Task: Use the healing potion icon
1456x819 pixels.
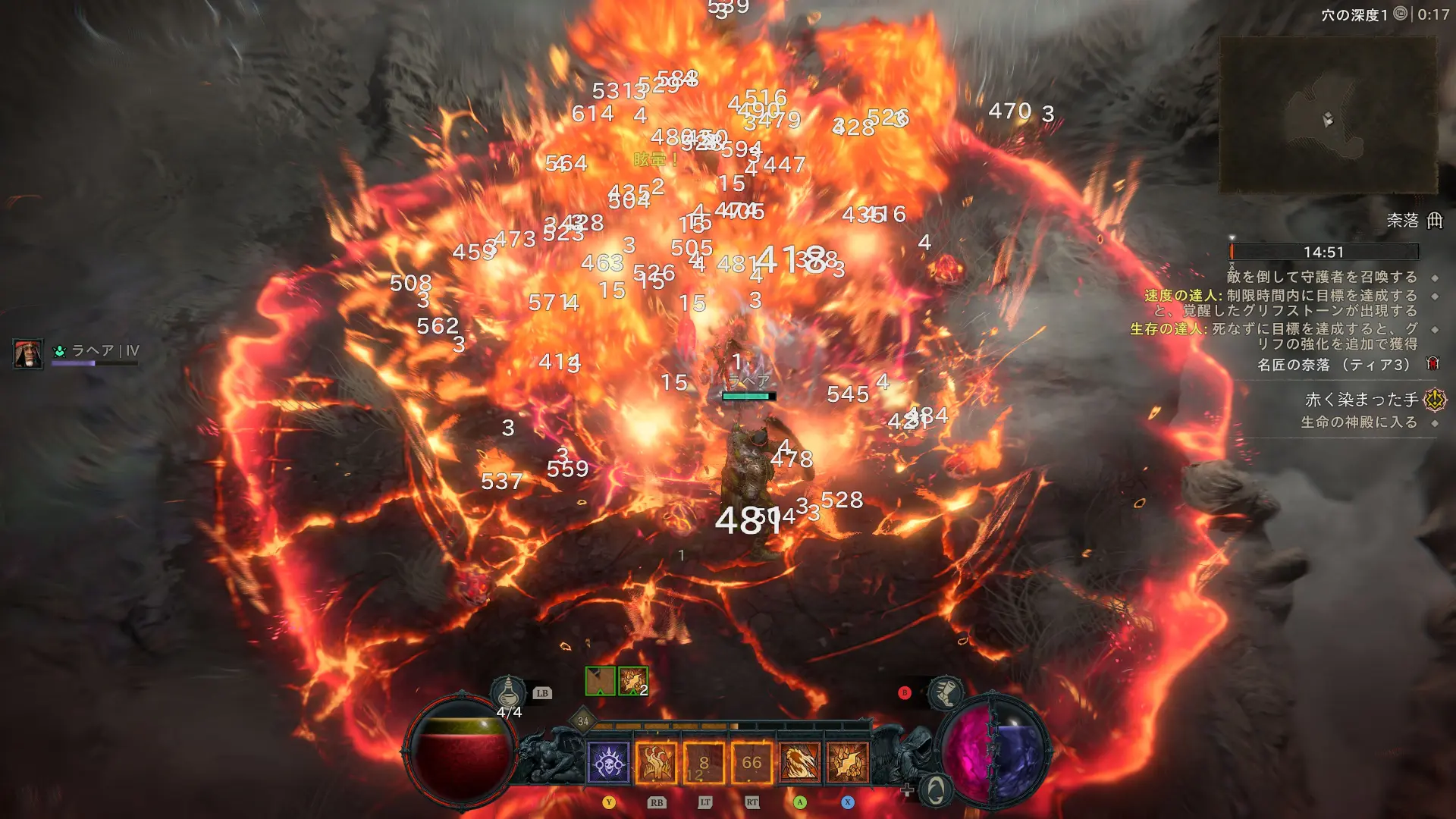Action: (508, 692)
